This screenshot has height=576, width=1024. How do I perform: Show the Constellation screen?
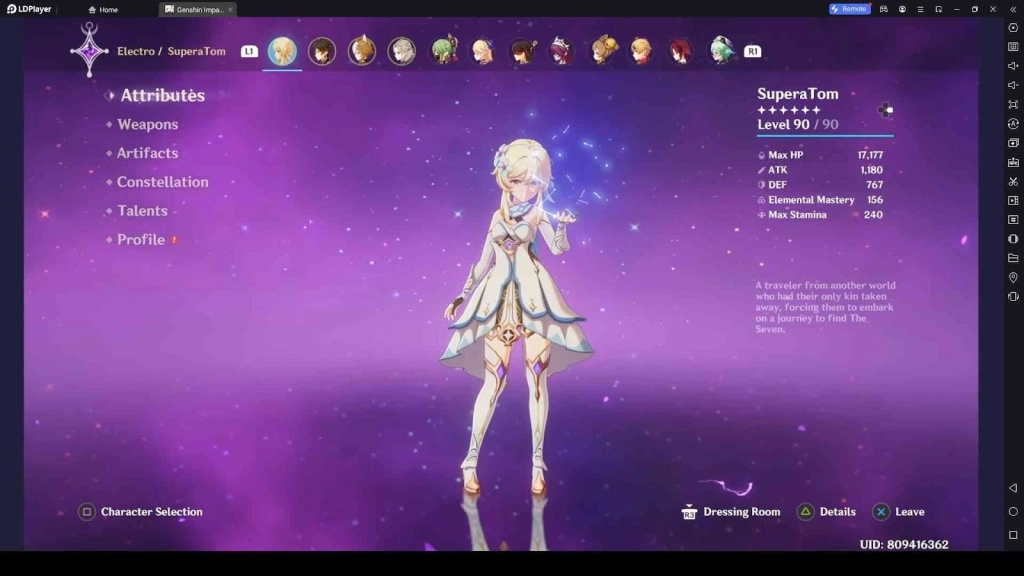coord(162,182)
